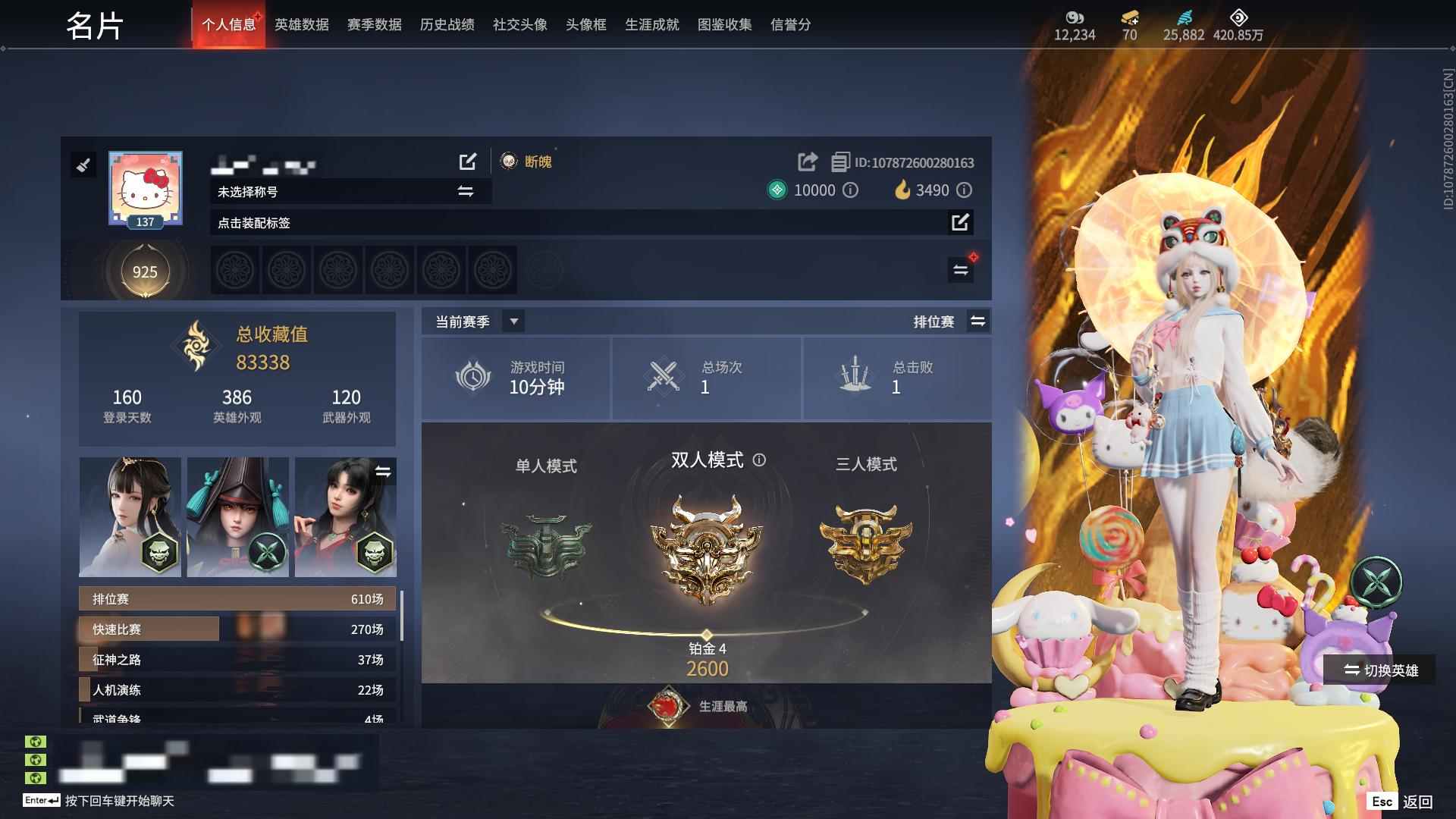Open the 当前赛季 season dropdown

[x=513, y=321]
